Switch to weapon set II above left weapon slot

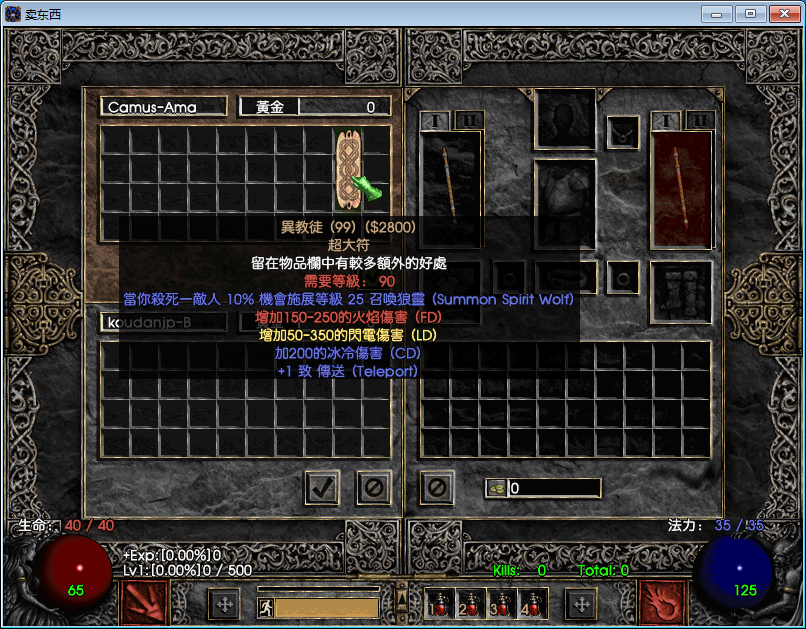(470, 121)
